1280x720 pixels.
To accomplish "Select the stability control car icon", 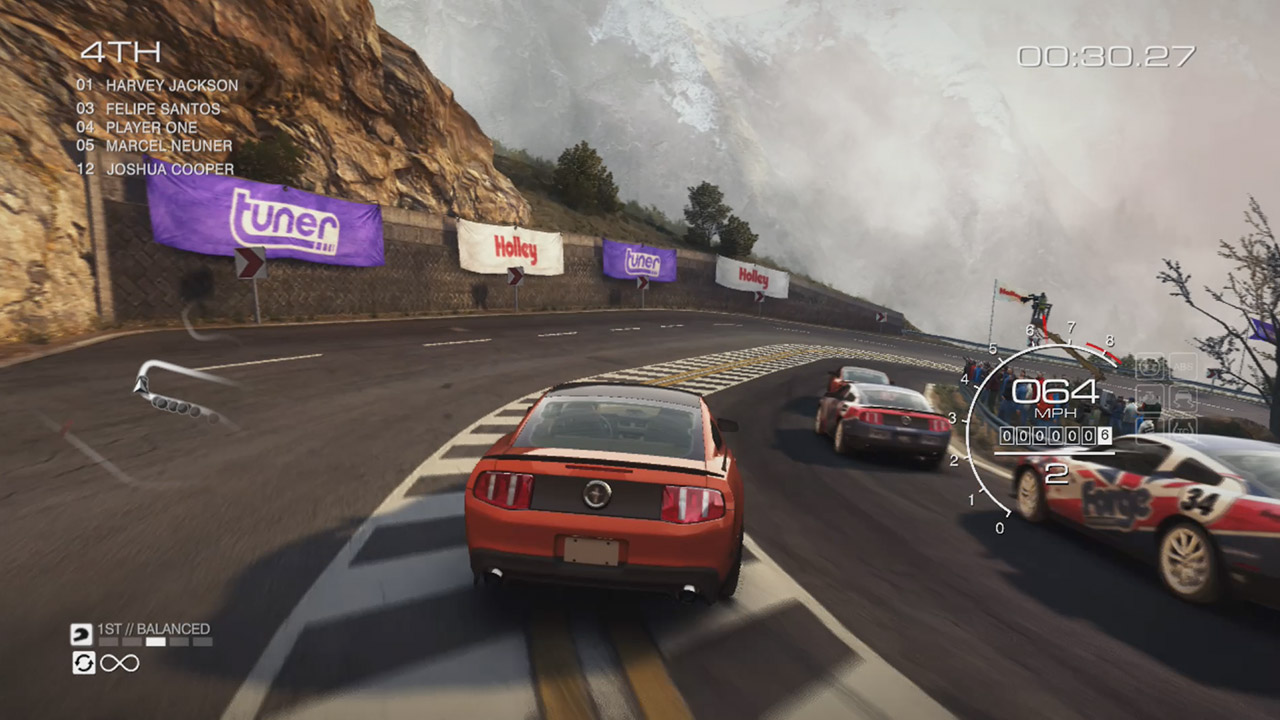I will pos(1183,399).
